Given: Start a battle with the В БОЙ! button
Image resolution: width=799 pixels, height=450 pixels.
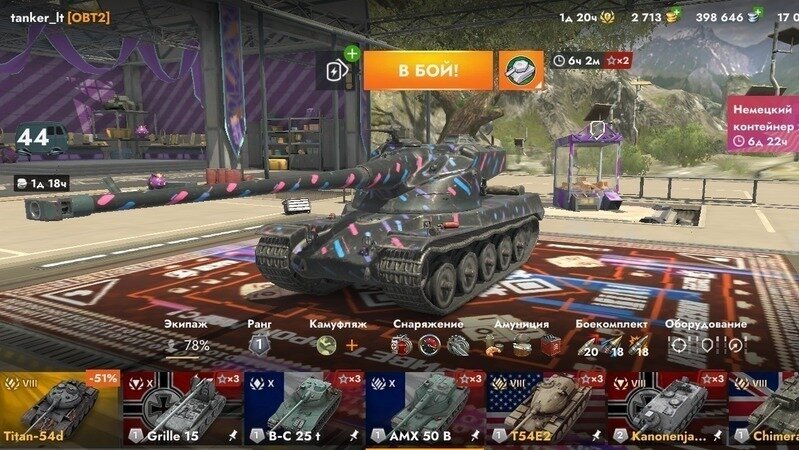Looking at the screenshot, I should 428,70.
